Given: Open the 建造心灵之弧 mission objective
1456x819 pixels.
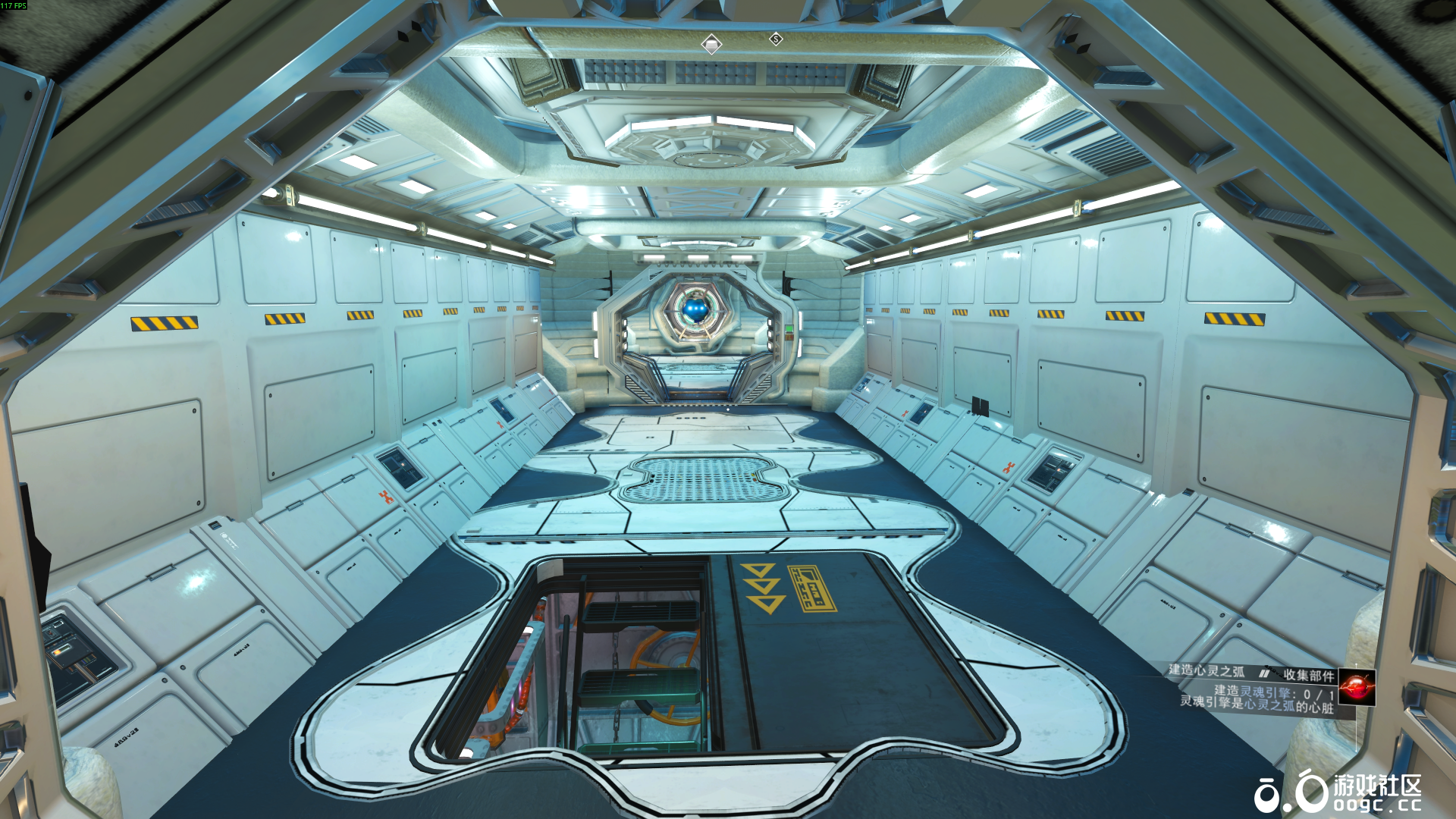Looking at the screenshot, I should tap(1206, 670).
